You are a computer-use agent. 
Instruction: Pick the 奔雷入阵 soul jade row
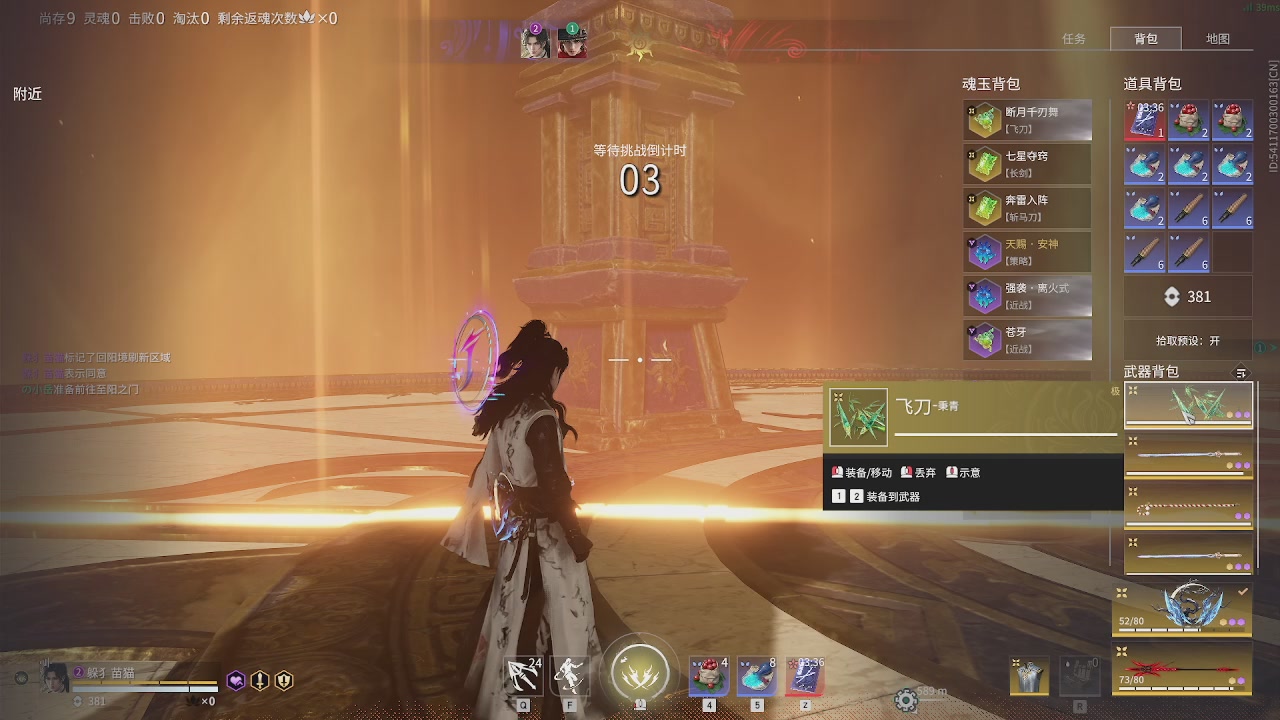tap(1027, 208)
